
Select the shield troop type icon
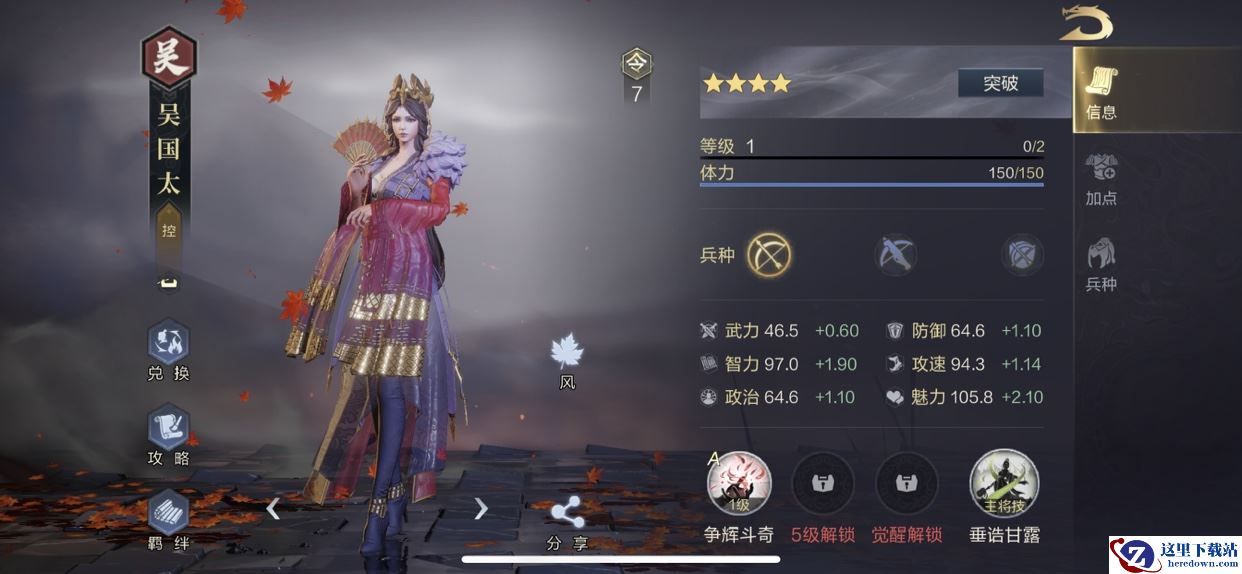1022,255
